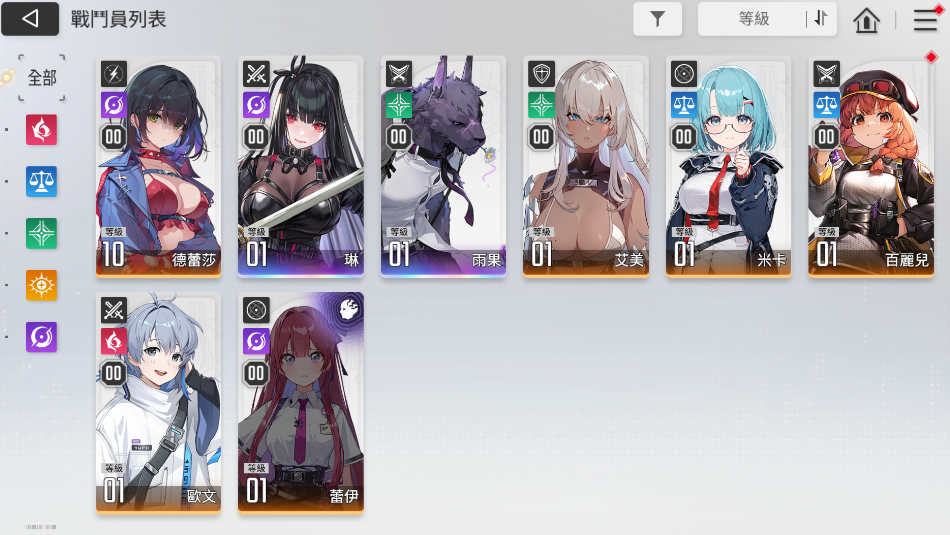Filter by green star element
Image resolution: width=950 pixels, height=535 pixels.
(x=42, y=234)
